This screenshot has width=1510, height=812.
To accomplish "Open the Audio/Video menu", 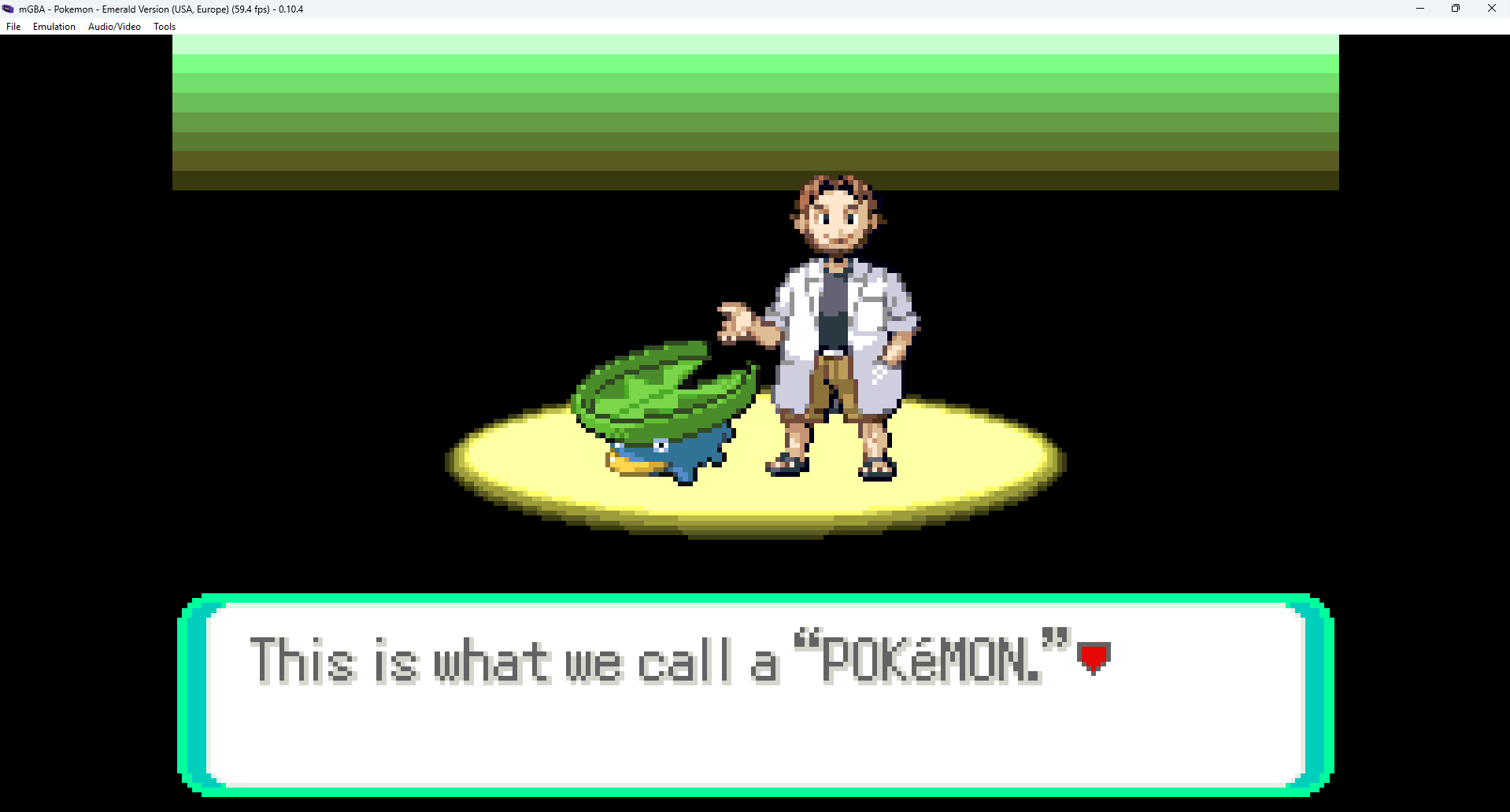I will [x=113, y=26].
